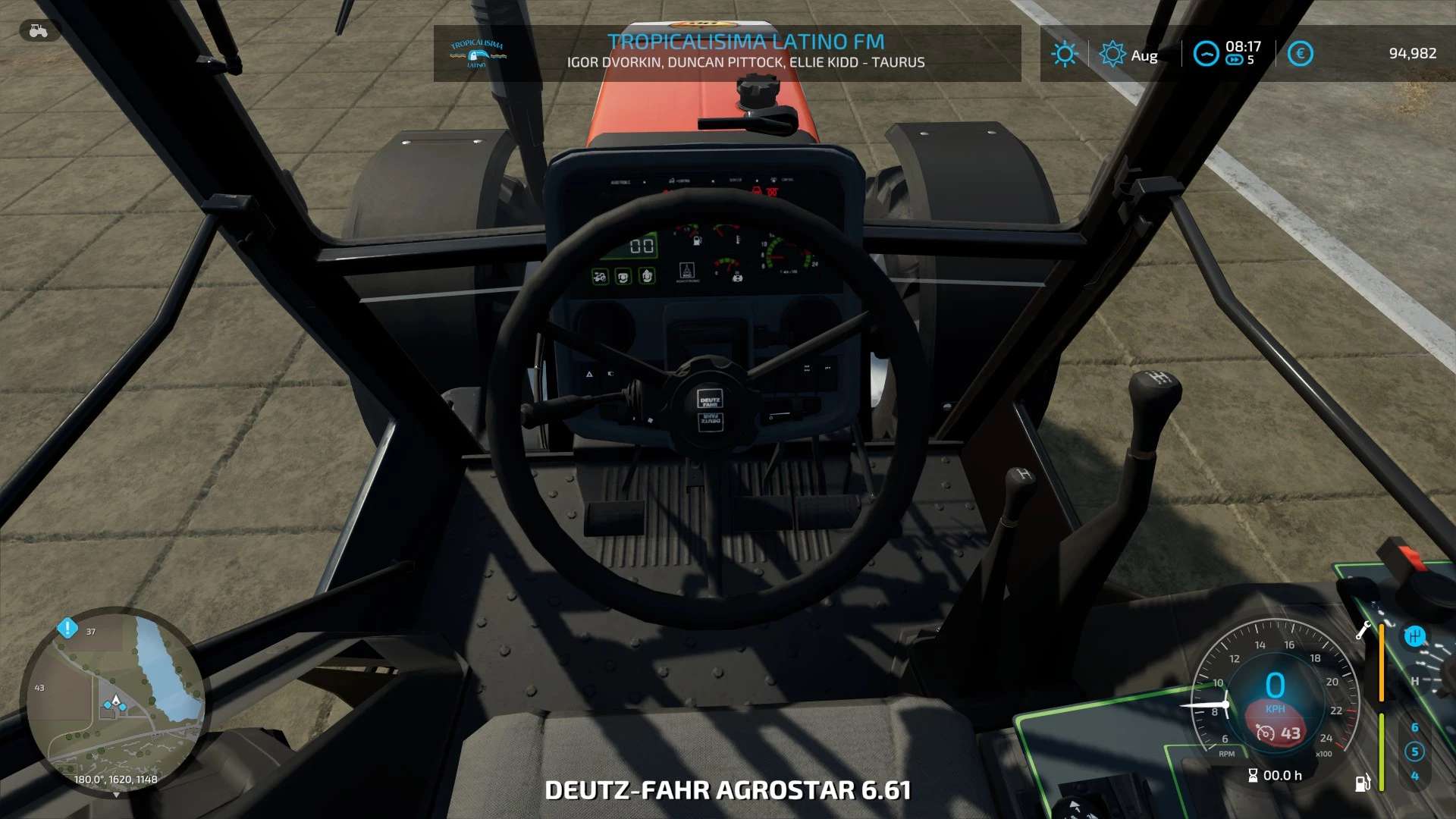Select the clock icon next to 08:17

pyautogui.click(x=1207, y=53)
